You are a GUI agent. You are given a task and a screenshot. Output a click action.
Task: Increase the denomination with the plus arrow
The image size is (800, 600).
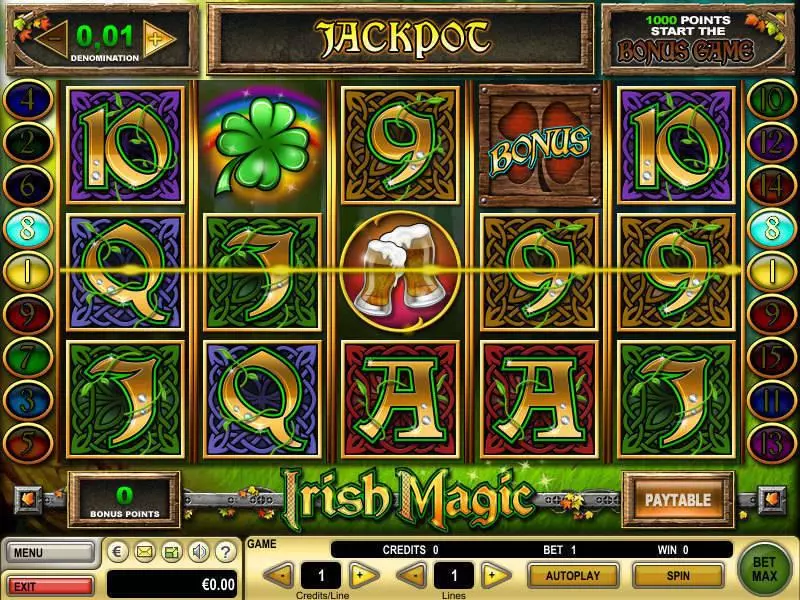(x=156, y=39)
